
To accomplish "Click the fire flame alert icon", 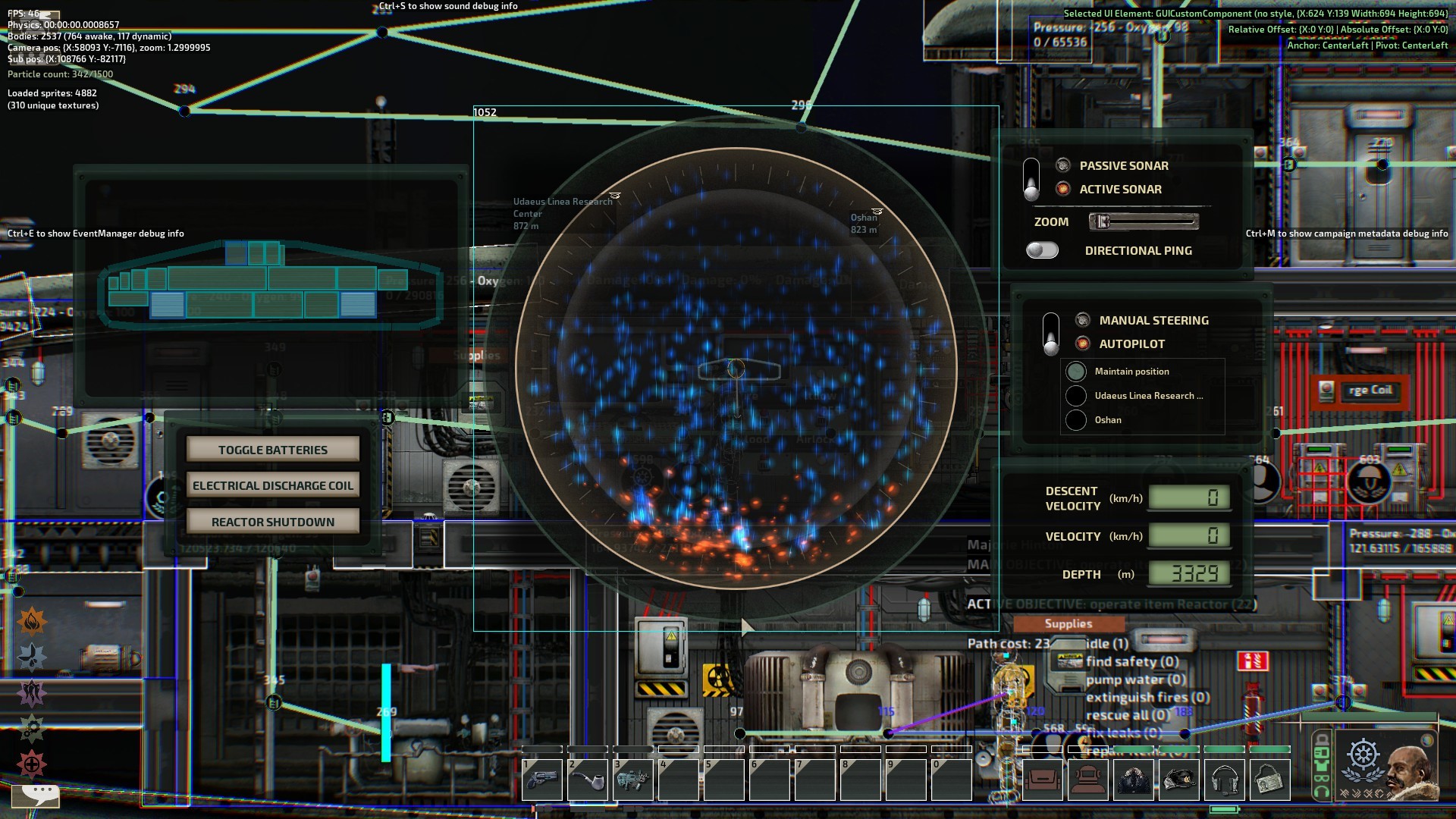I will (32, 622).
